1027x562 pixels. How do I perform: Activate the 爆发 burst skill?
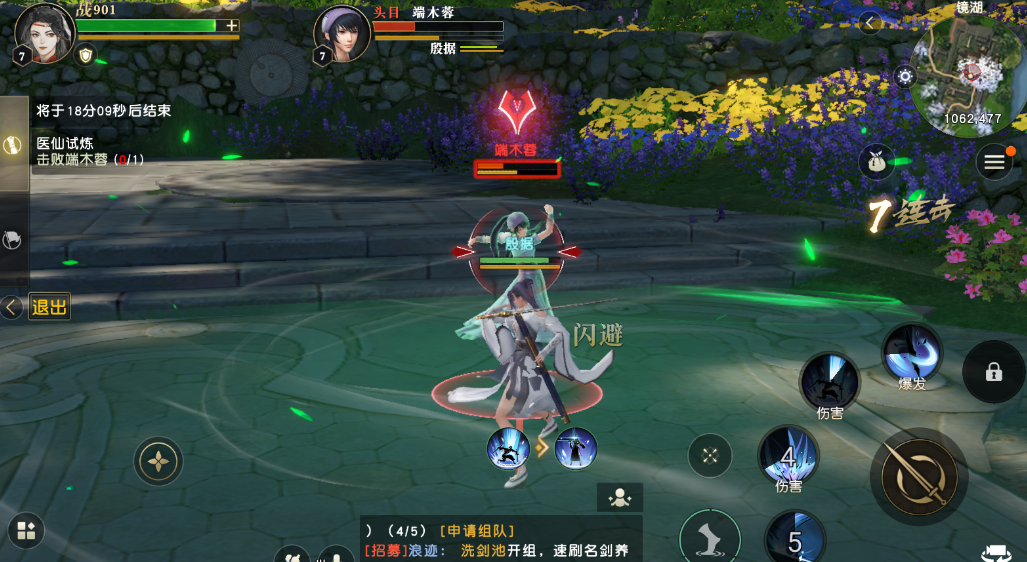(x=912, y=354)
